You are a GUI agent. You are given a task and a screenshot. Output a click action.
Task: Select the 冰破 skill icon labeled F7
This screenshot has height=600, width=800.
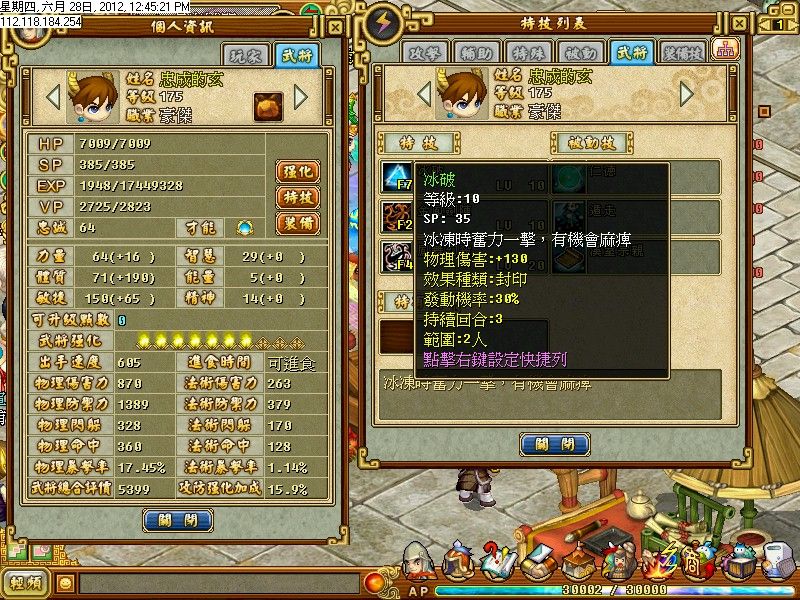(396, 178)
